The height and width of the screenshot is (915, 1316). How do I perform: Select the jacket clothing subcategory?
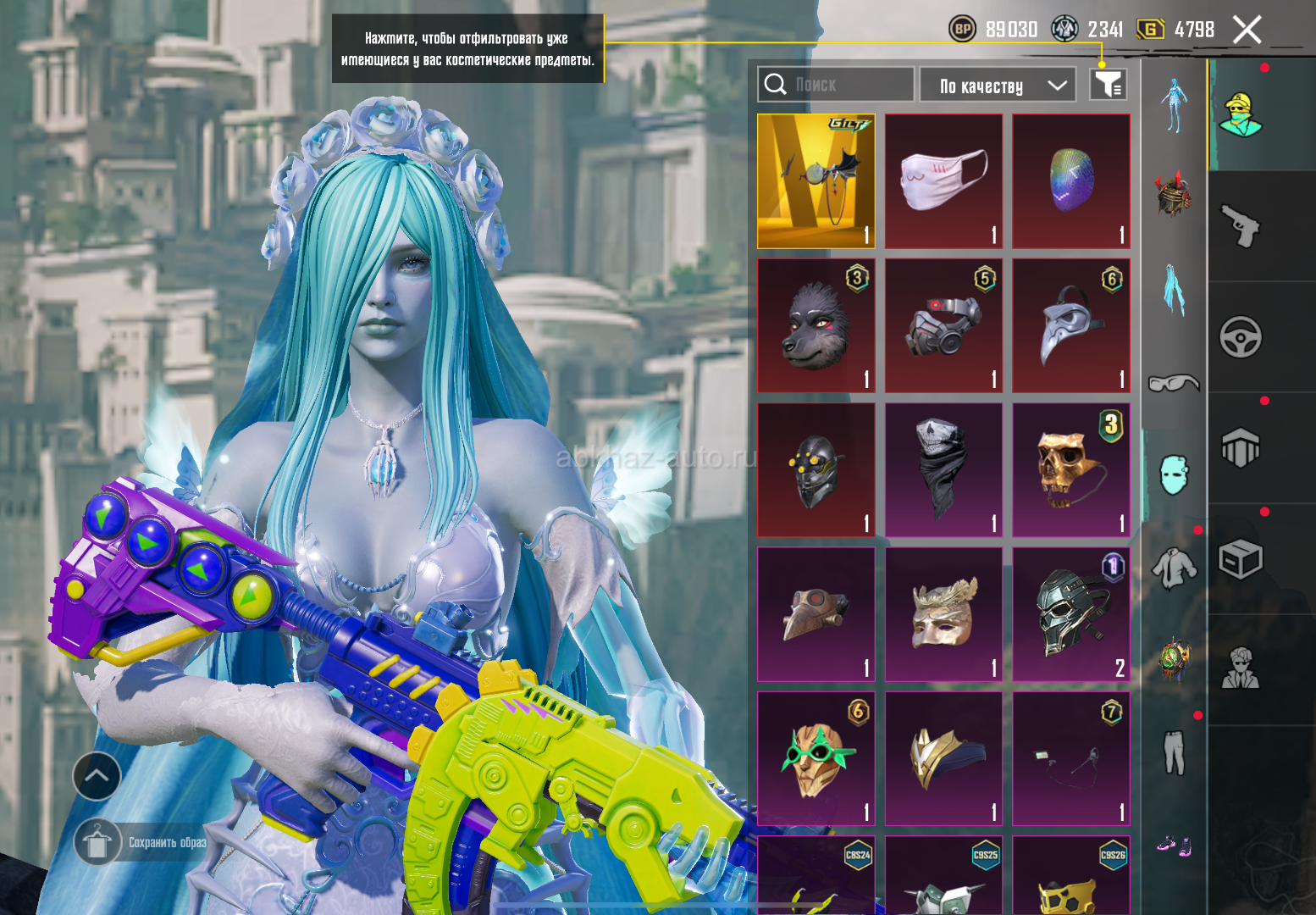pyautogui.click(x=1174, y=566)
